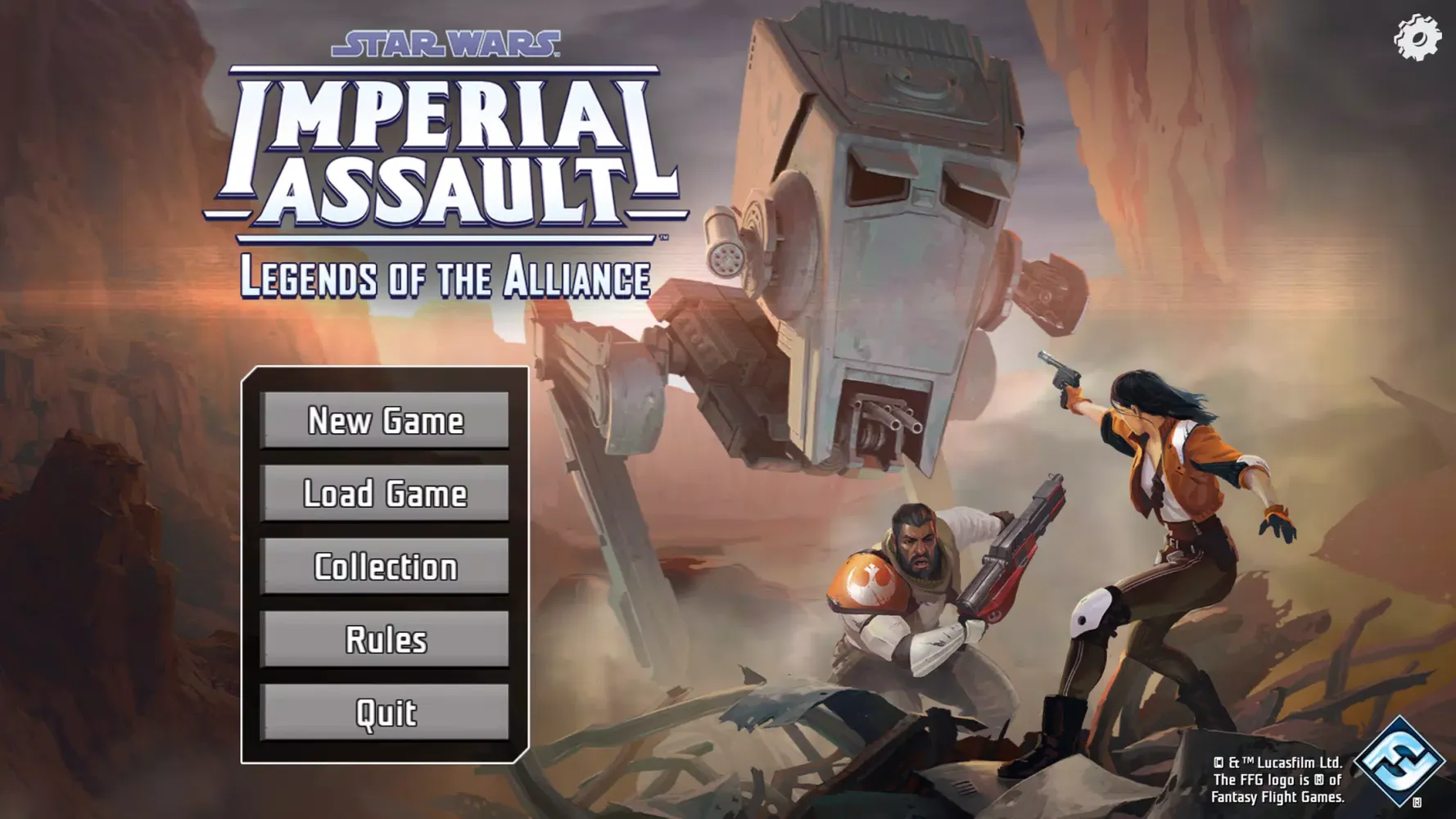Open the Rules entry
1456x819 pixels.
(385, 640)
